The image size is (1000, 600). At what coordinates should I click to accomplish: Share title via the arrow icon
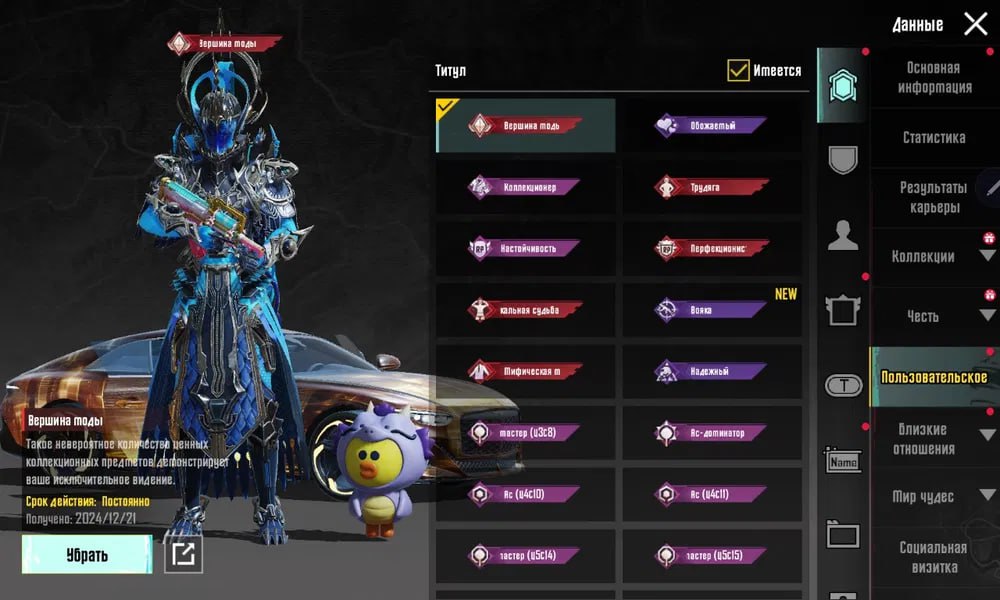pos(183,554)
